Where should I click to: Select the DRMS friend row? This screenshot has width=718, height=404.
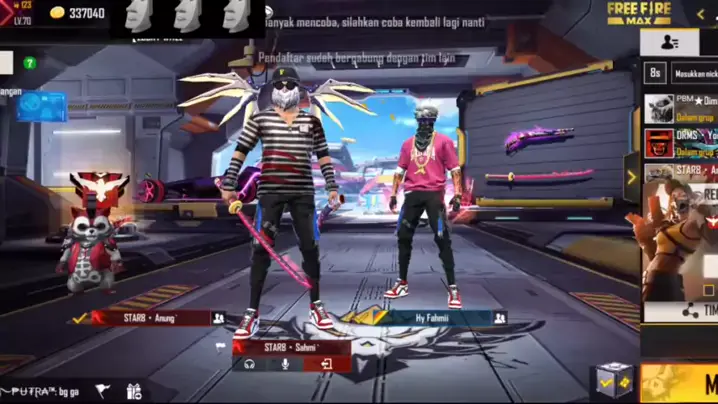(681, 142)
